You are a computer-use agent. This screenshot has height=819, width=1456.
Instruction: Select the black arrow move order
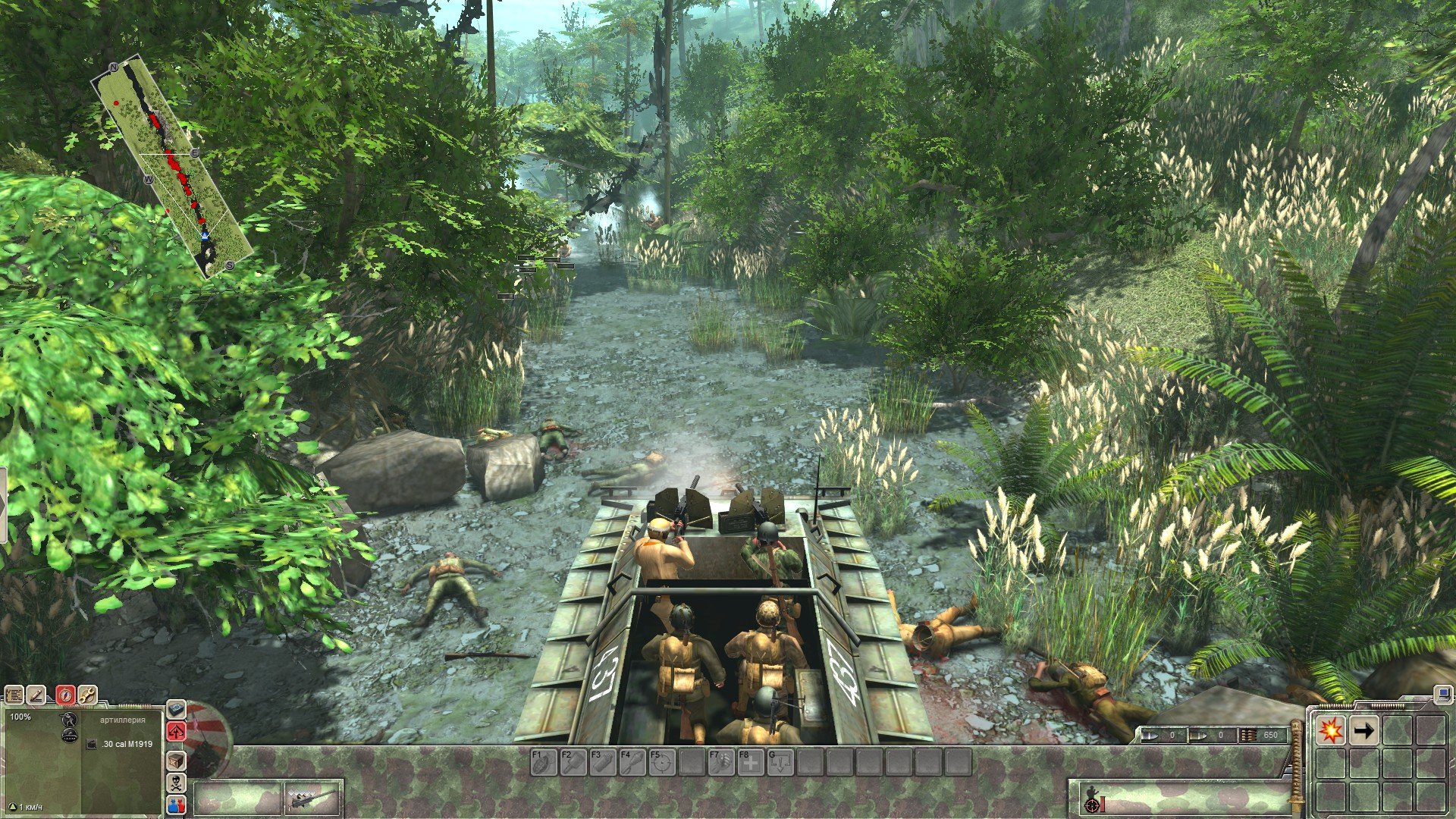(1363, 730)
